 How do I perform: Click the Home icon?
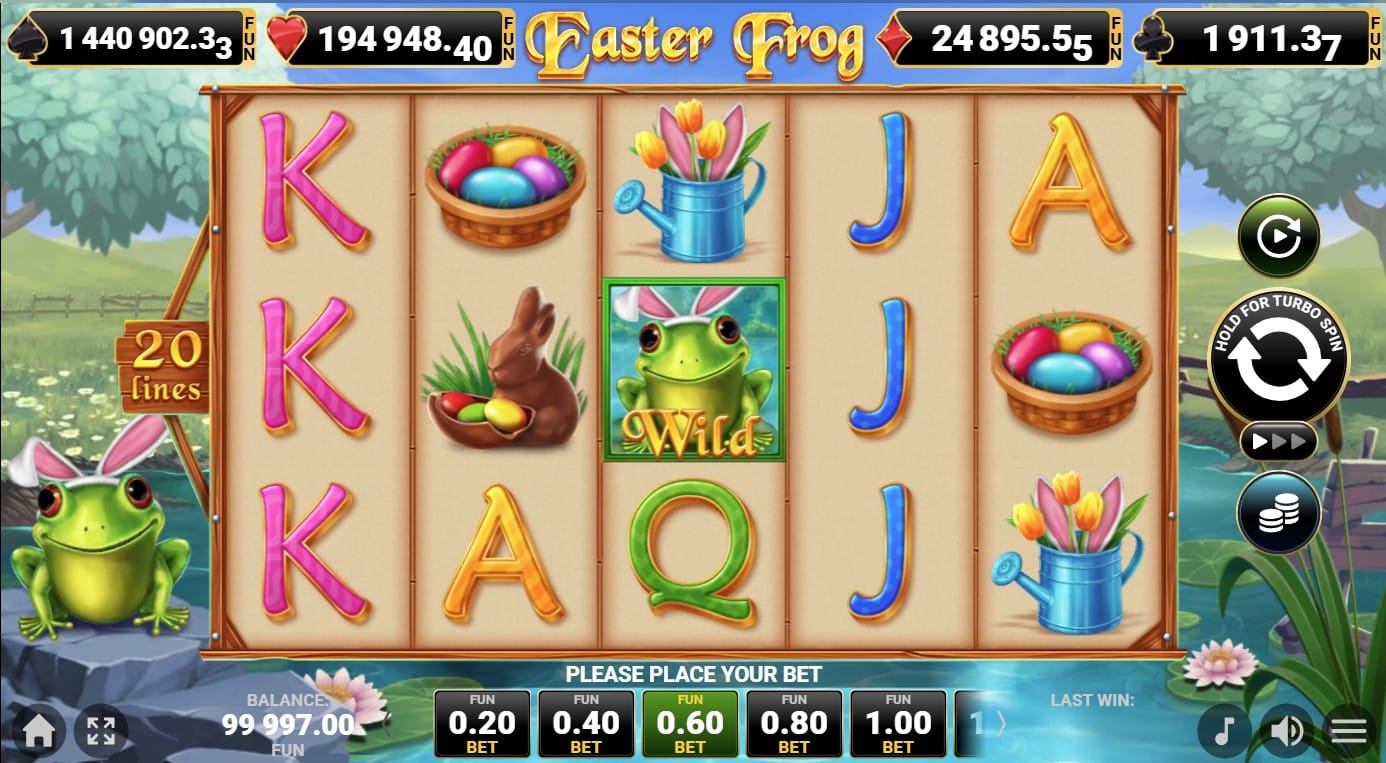click(38, 731)
